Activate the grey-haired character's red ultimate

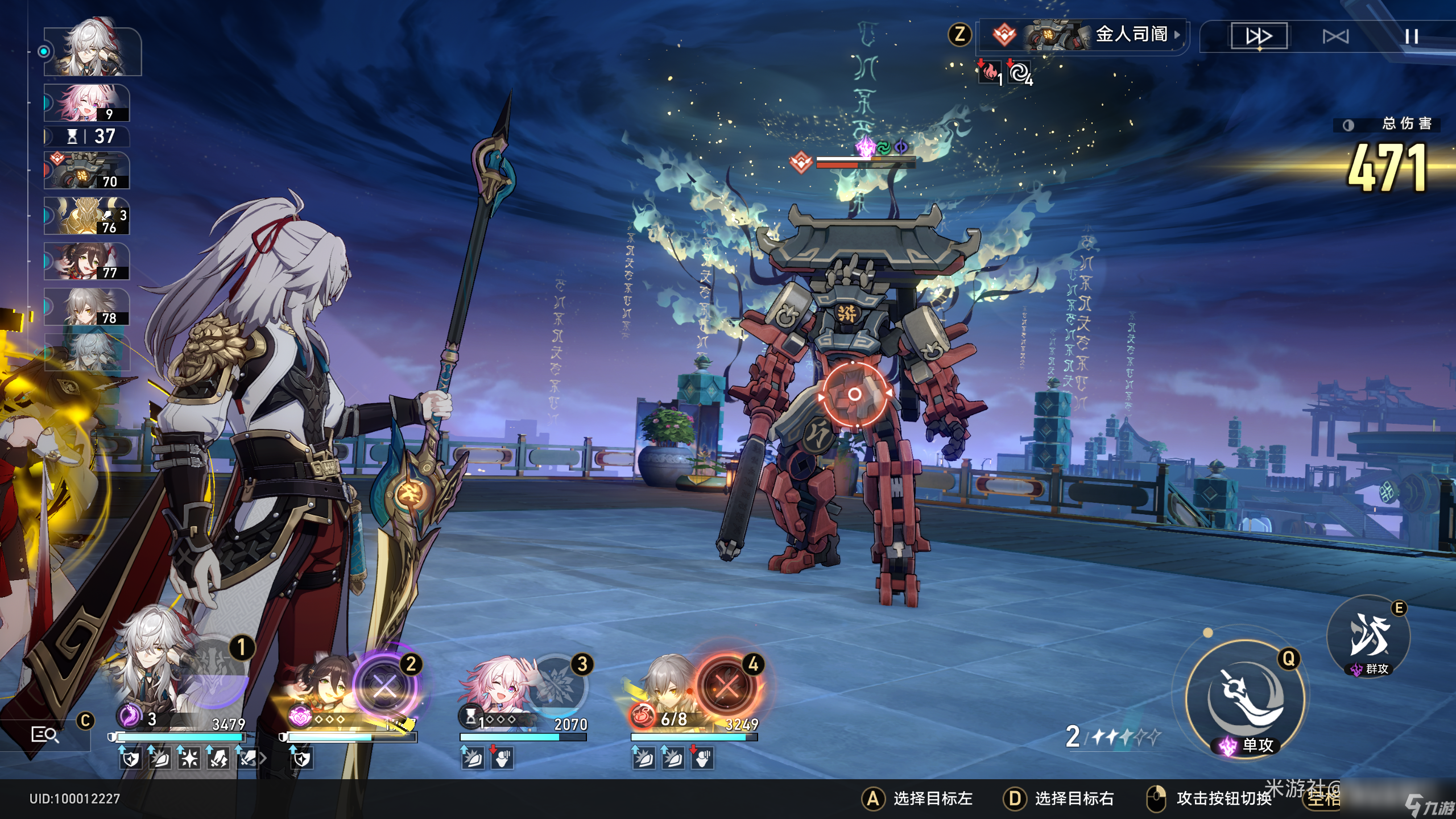coord(727,687)
